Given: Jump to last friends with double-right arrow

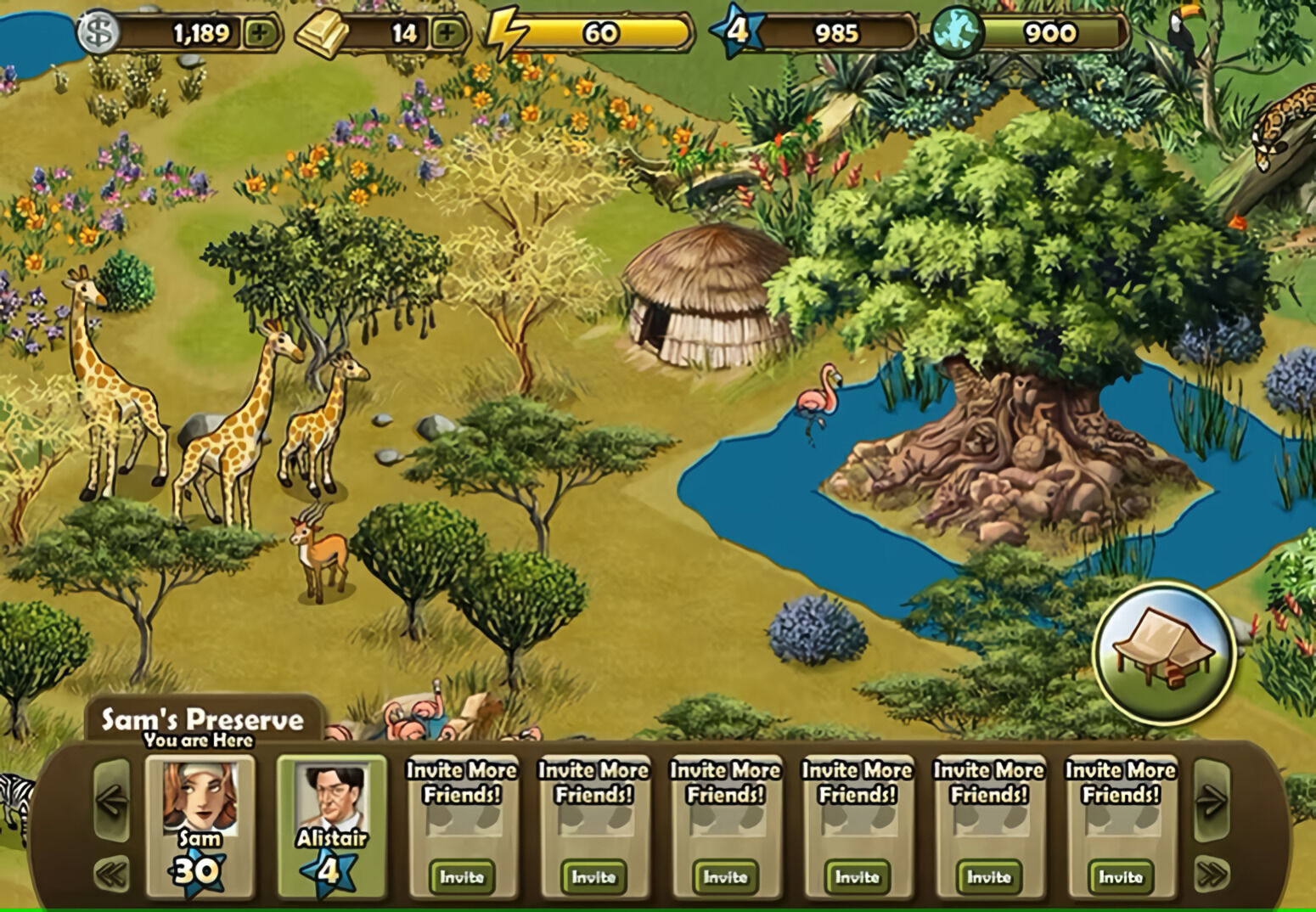Looking at the screenshot, I should point(1211,873).
